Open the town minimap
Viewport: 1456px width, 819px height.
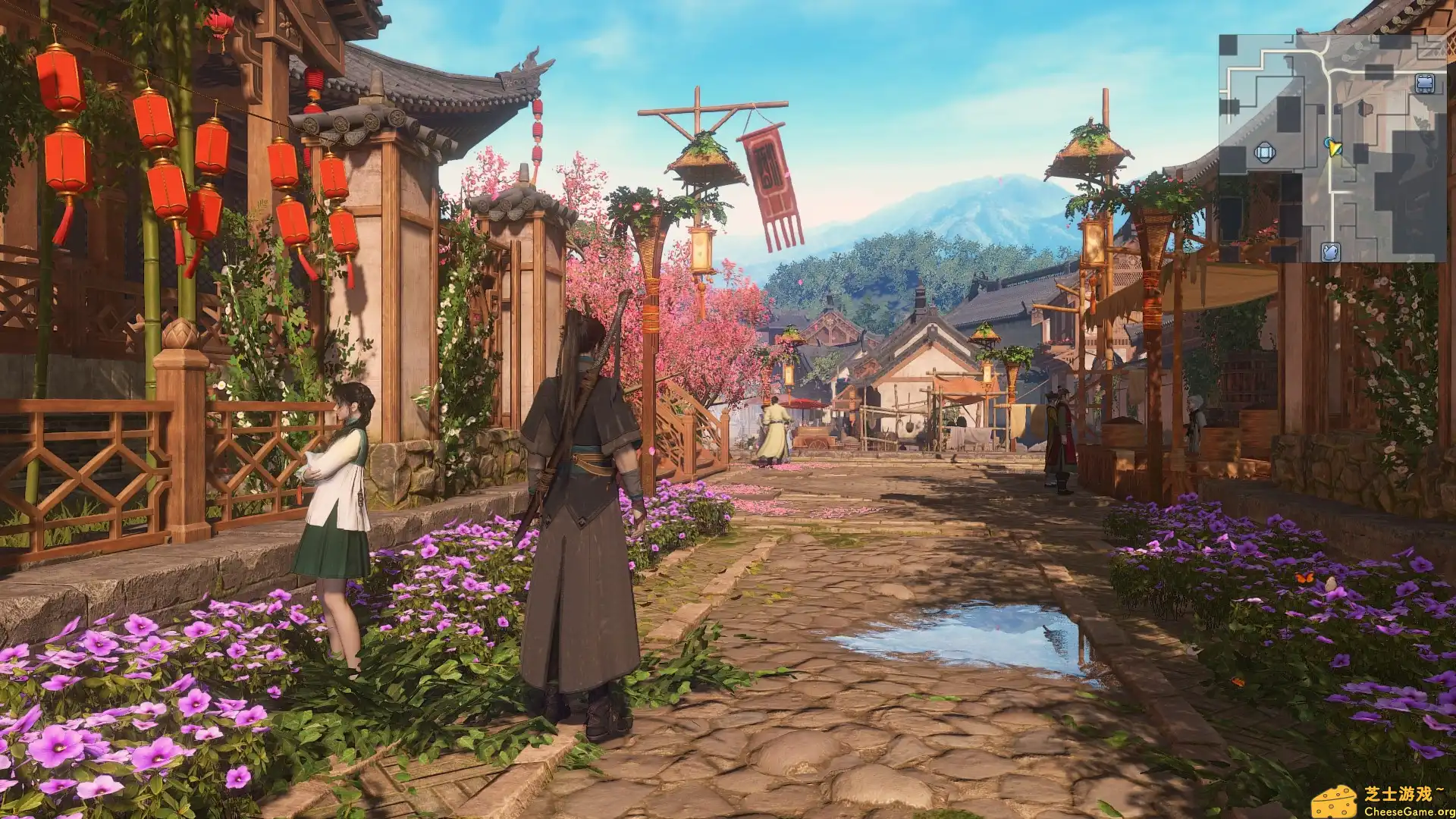(x=1332, y=148)
